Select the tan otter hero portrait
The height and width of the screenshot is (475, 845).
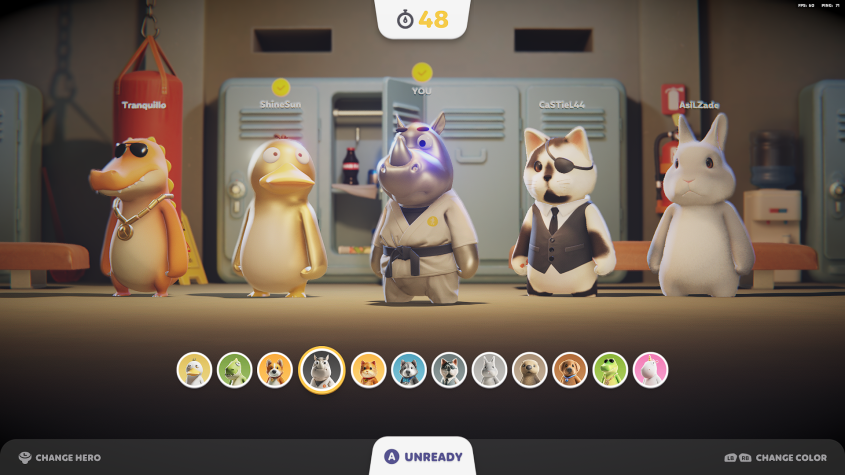coord(530,370)
